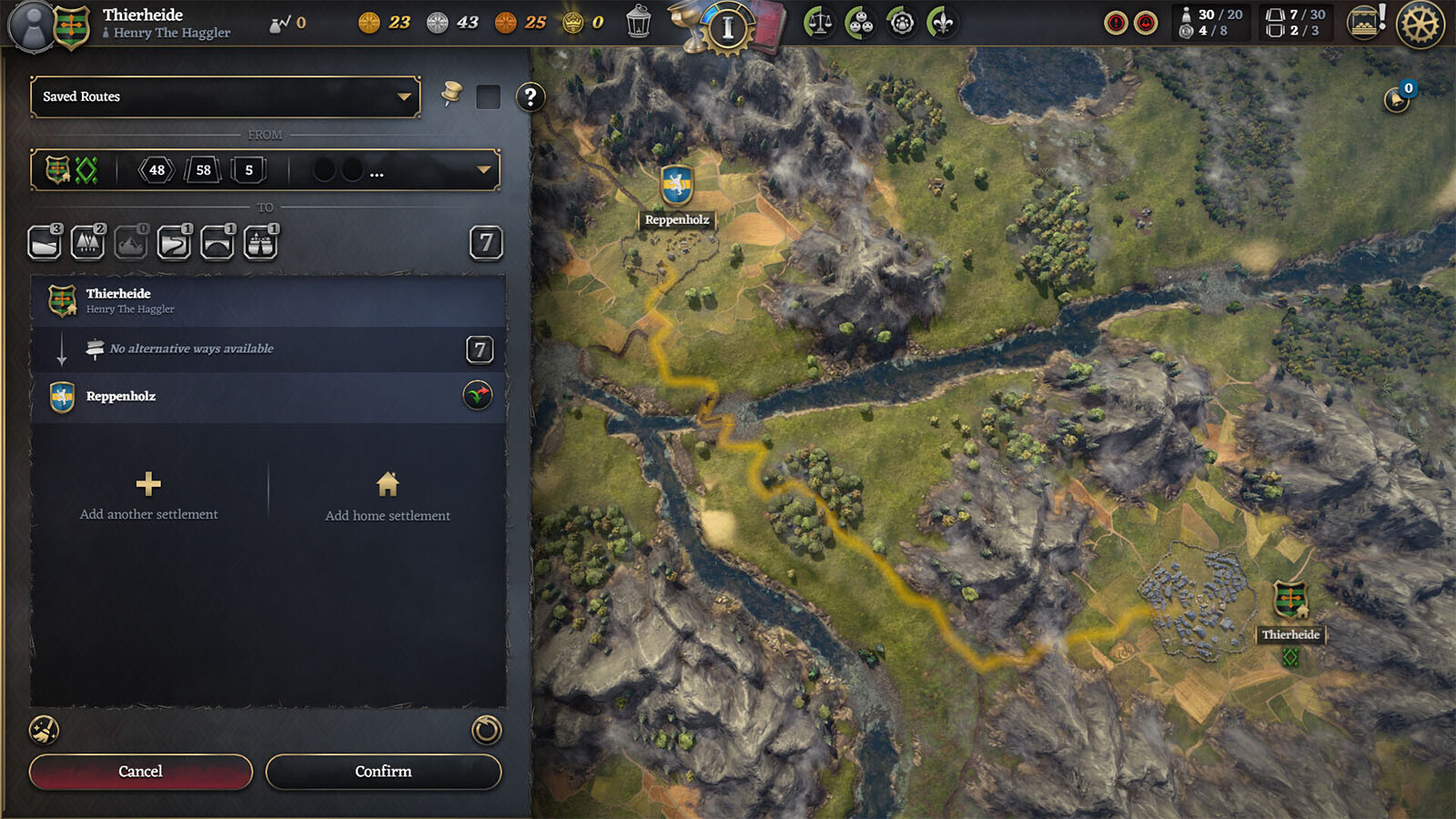
Task: Open the question mark help button
Action: (x=530, y=96)
